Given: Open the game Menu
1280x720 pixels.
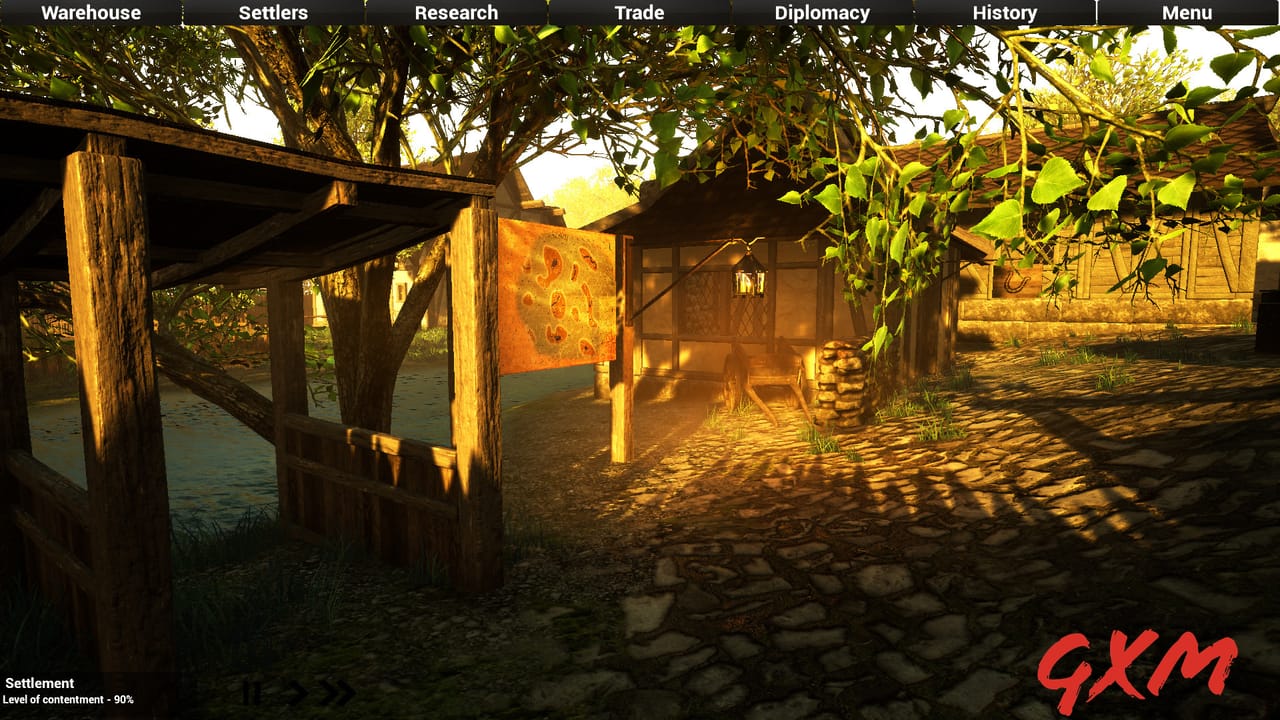Looking at the screenshot, I should point(1187,13).
